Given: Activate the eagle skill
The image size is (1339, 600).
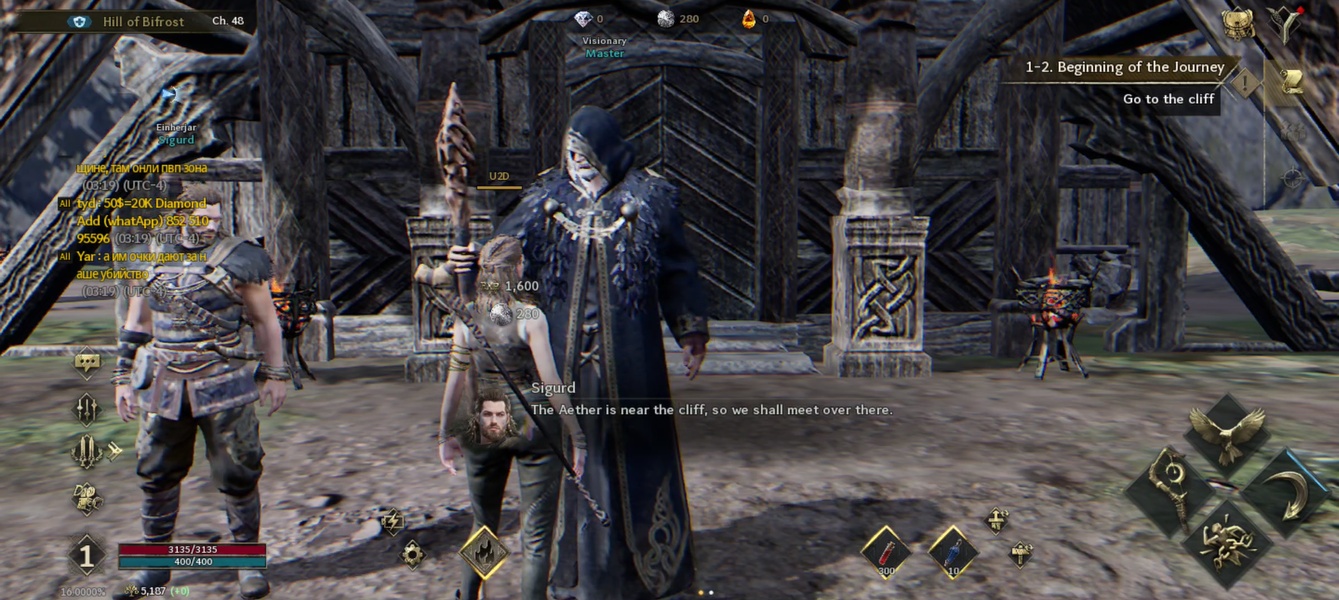Looking at the screenshot, I should click(x=1227, y=430).
